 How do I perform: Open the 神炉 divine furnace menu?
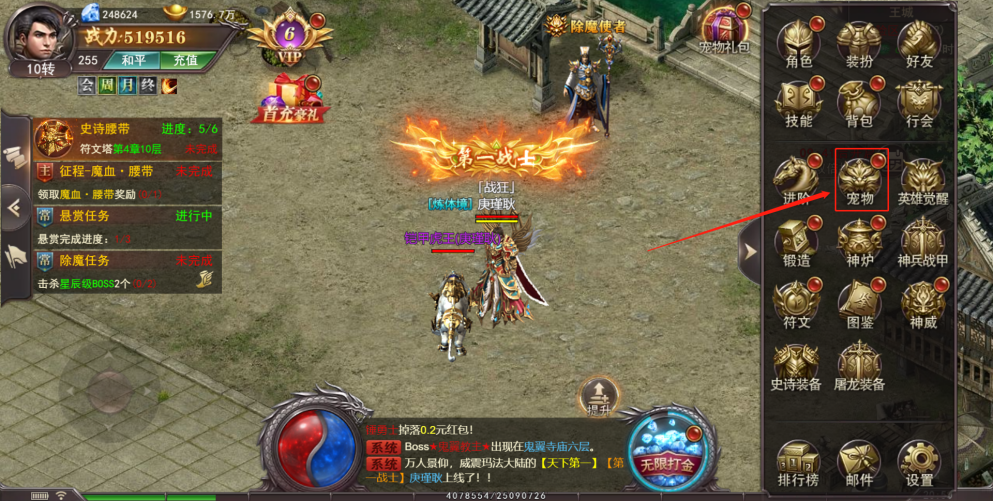[860, 243]
